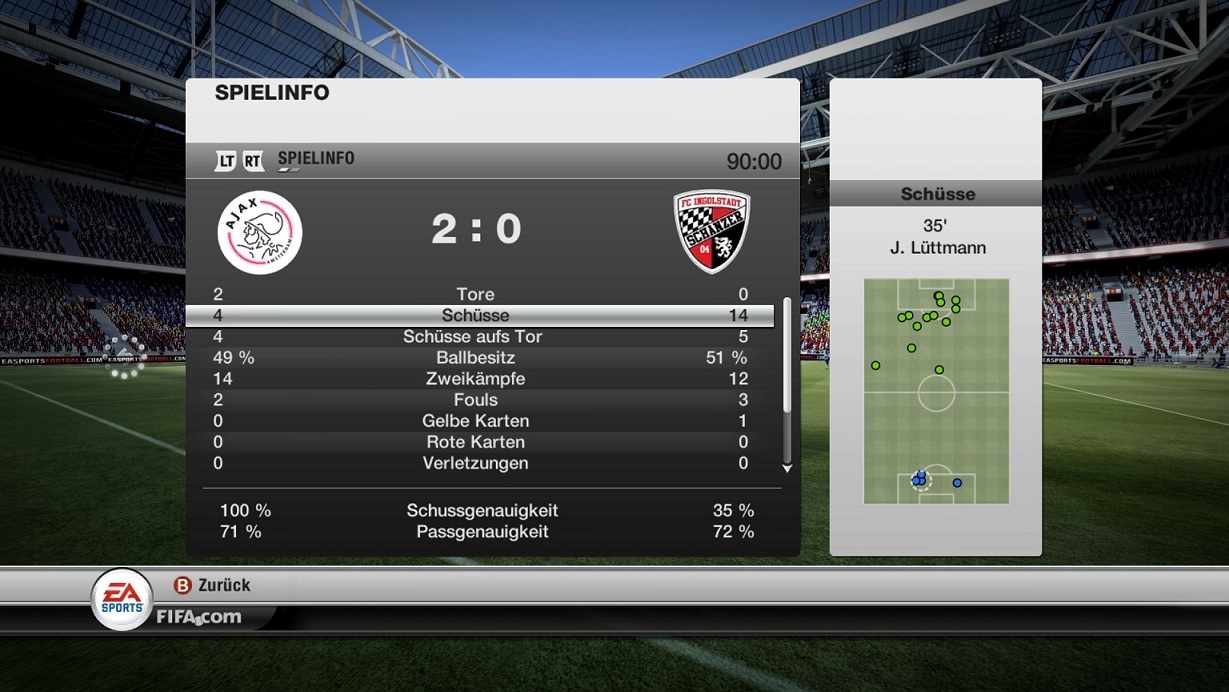Go back with the Zurück button
Image resolution: width=1229 pixels, height=692 pixels.
(x=212, y=585)
